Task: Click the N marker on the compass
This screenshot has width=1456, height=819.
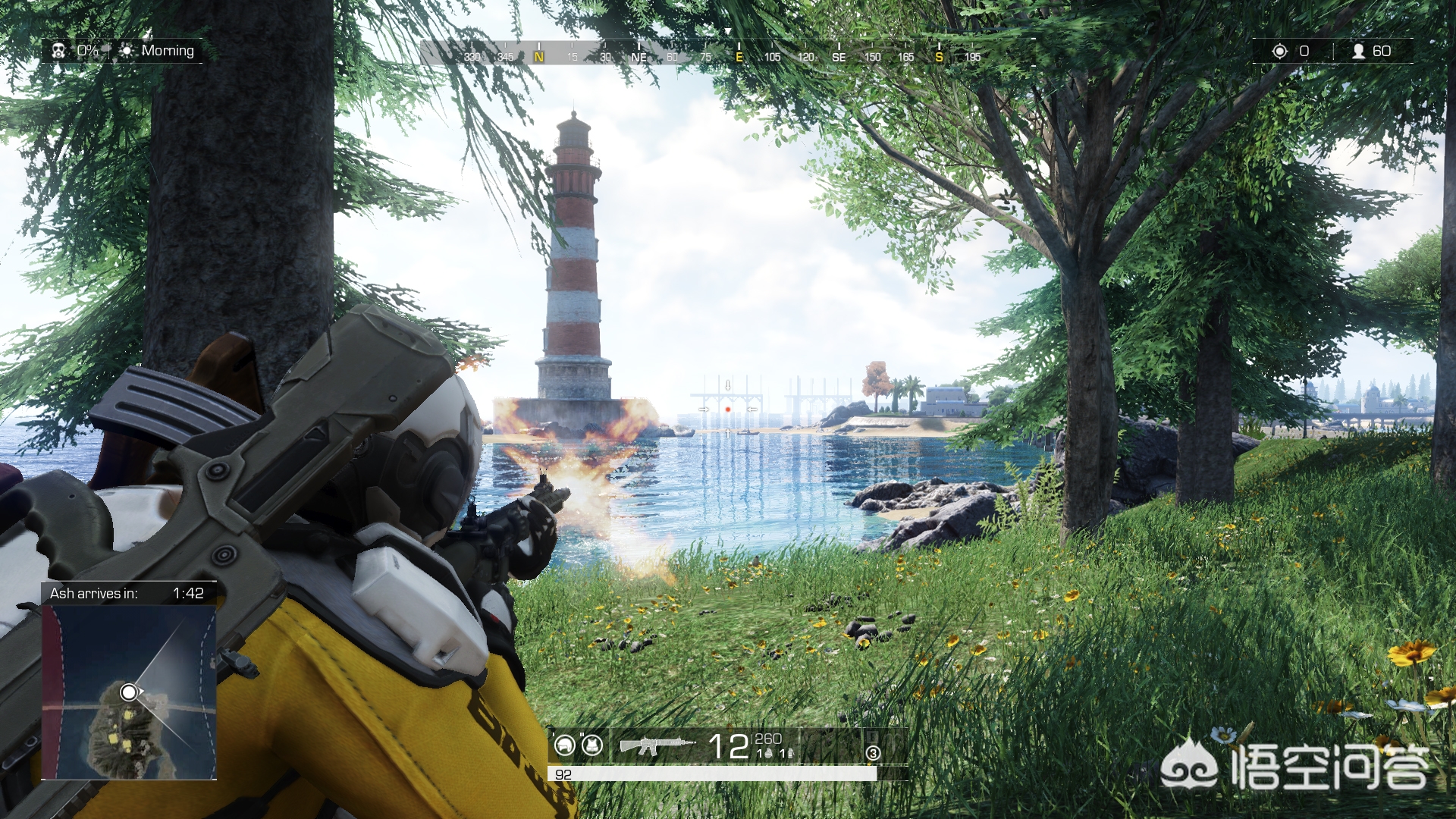Action: pyautogui.click(x=539, y=57)
